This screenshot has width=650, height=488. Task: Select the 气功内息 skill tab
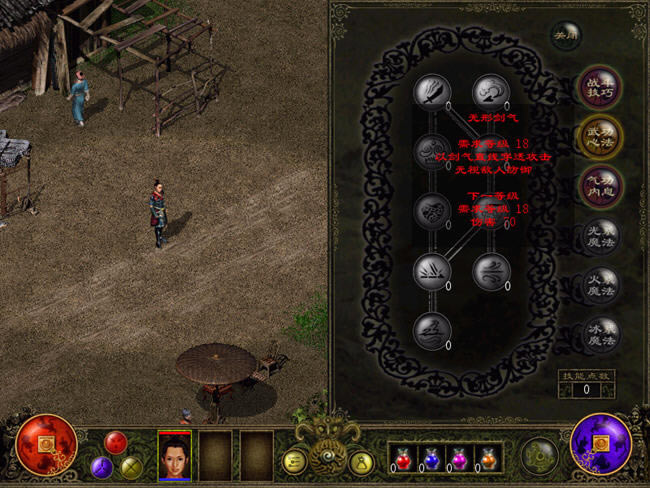601,186
